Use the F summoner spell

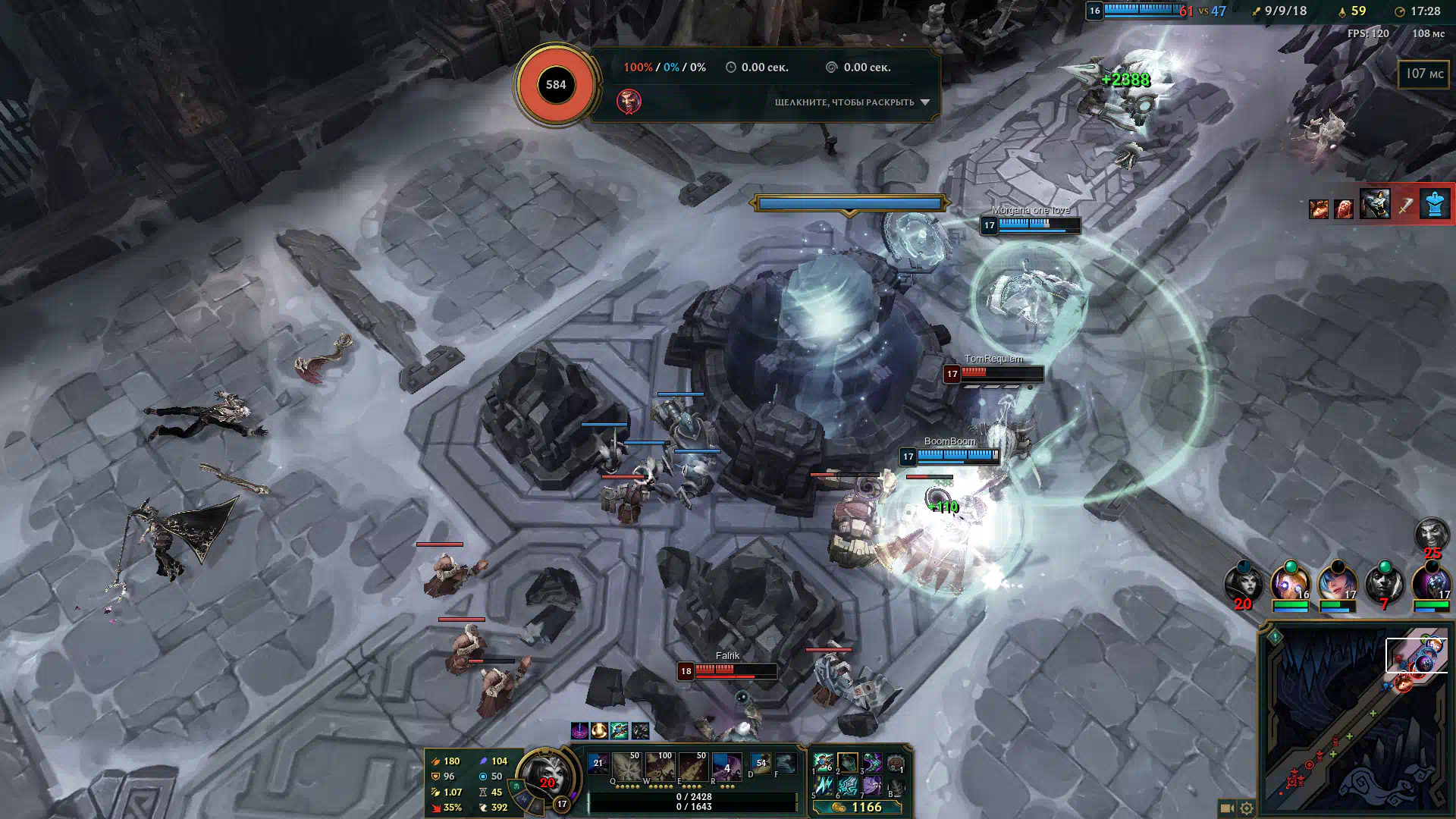coord(786,763)
